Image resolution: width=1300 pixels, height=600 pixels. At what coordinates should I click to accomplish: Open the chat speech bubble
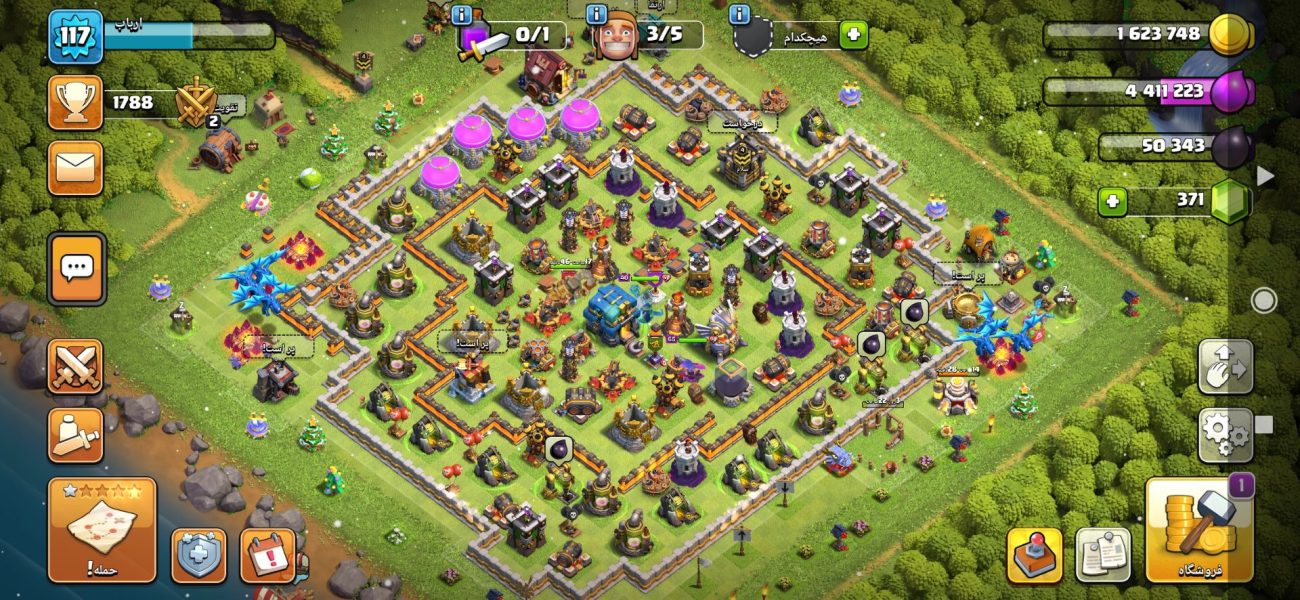(76, 268)
